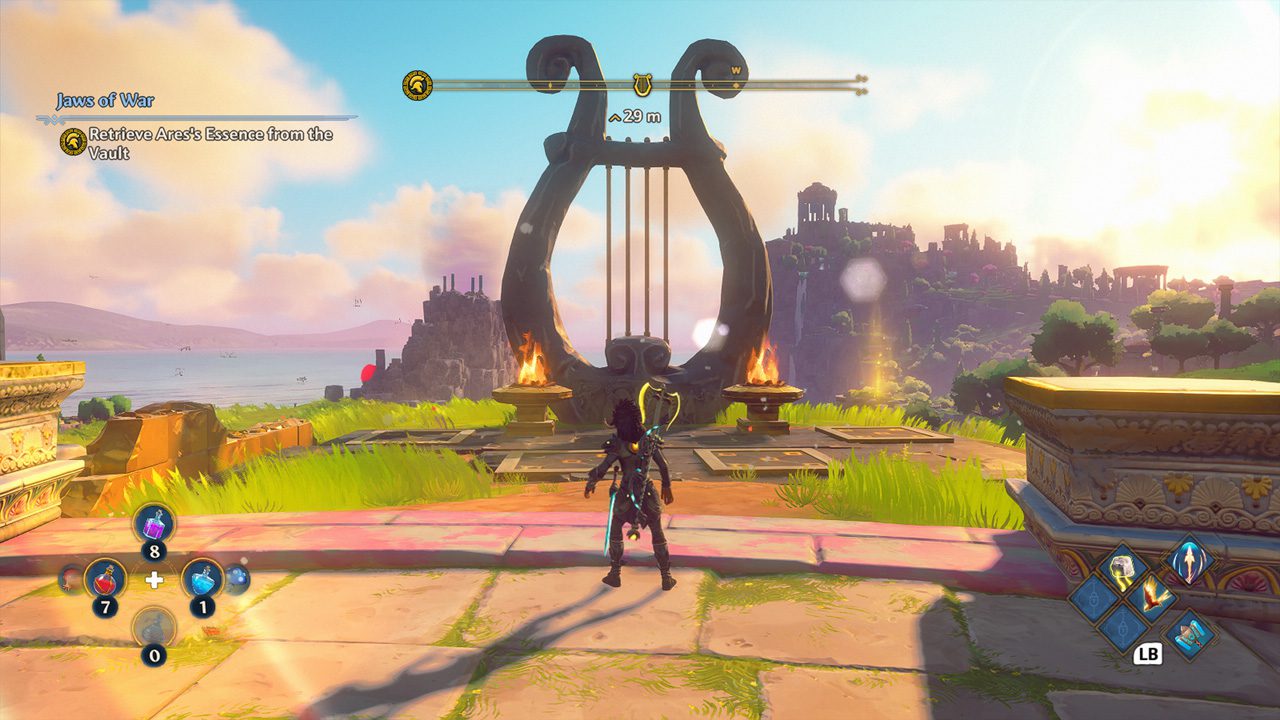Activate the phoenix bird ability
The width and height of the screenshot is (1280, 720).
coord(1154,598)
